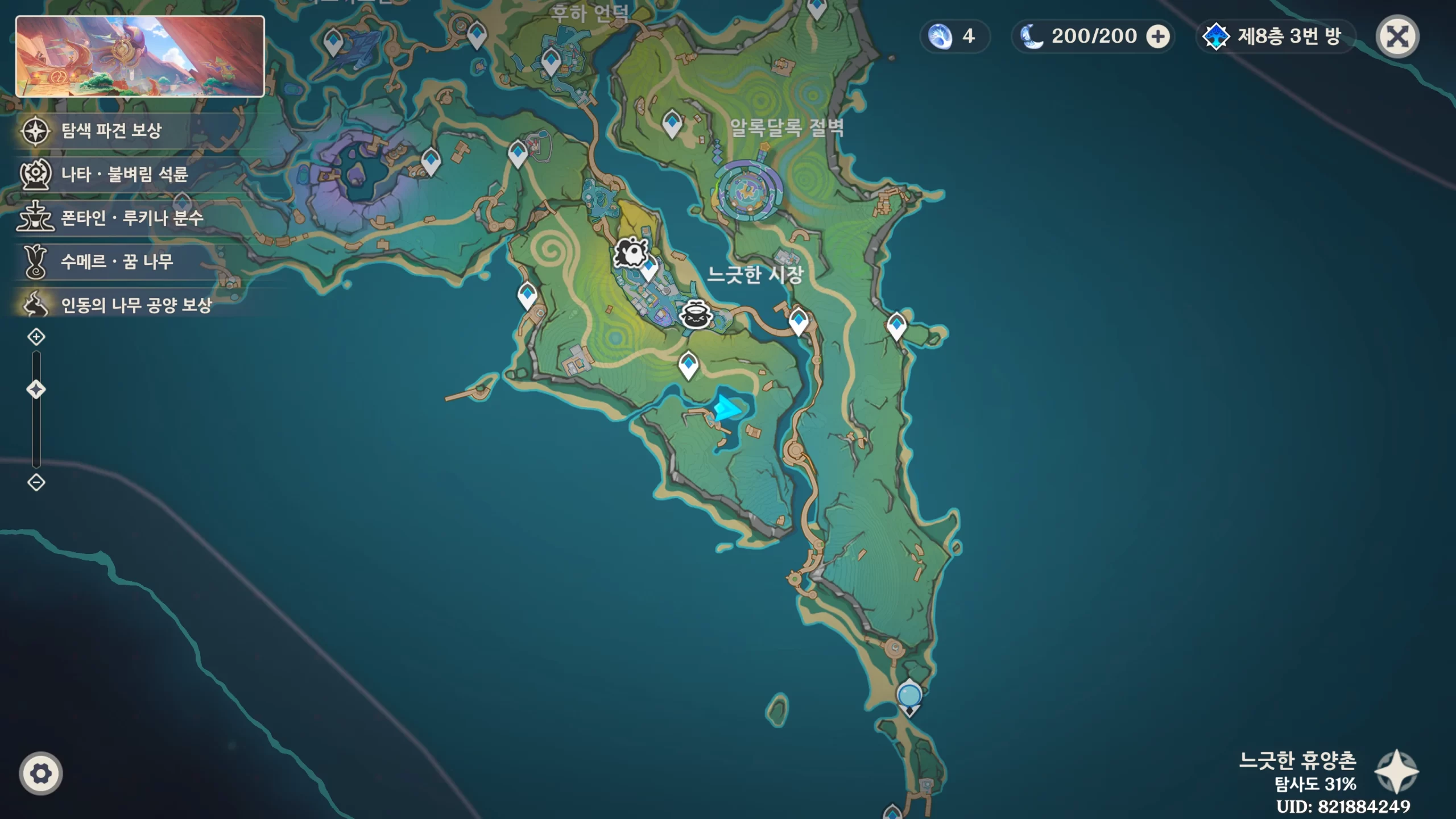
Task: Select 나타 · 불벼림 석륜 entry
Action: [124, 174]
